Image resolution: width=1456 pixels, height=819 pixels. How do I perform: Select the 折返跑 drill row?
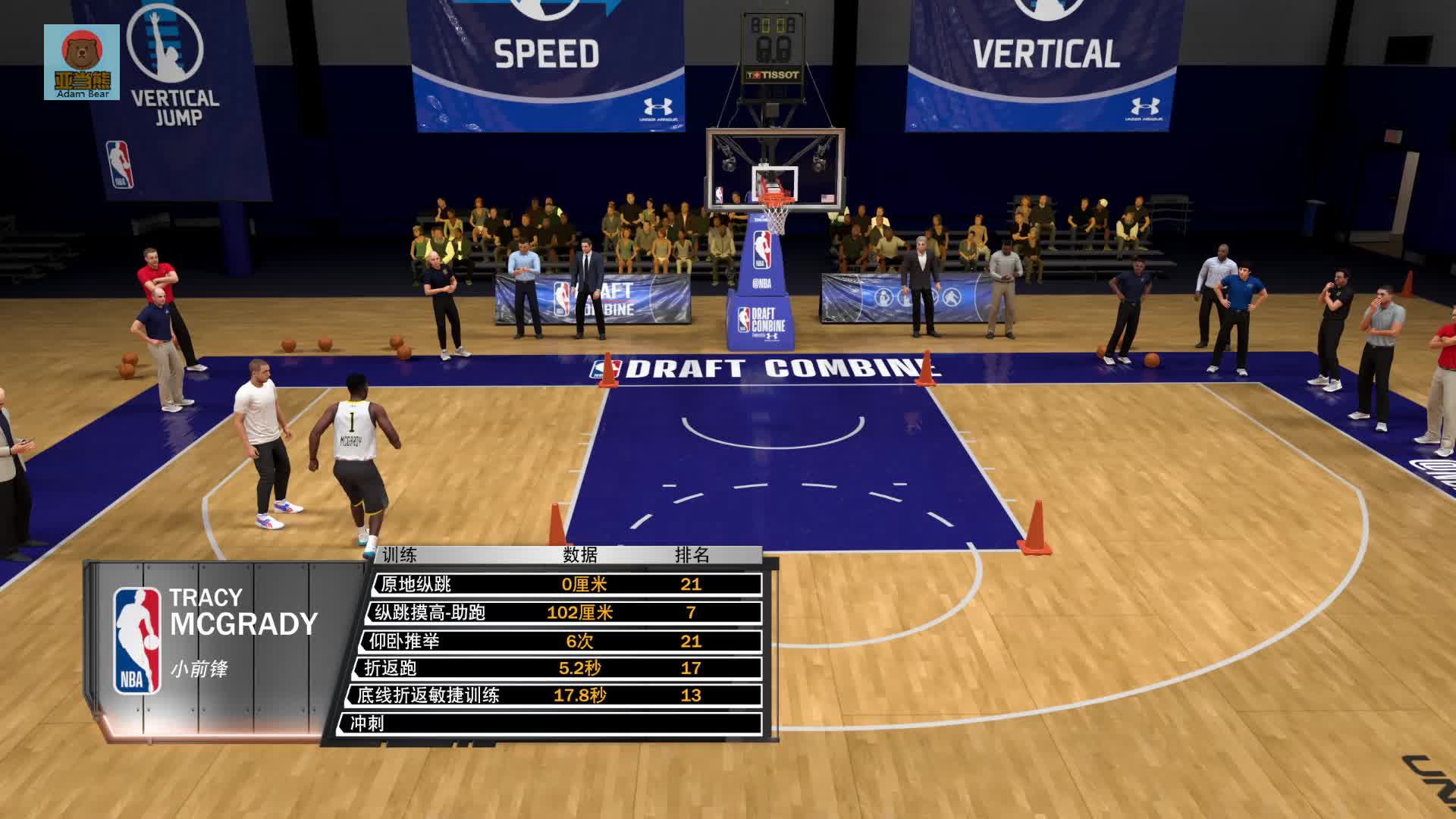pyautogui.click(x=557, y=668)
